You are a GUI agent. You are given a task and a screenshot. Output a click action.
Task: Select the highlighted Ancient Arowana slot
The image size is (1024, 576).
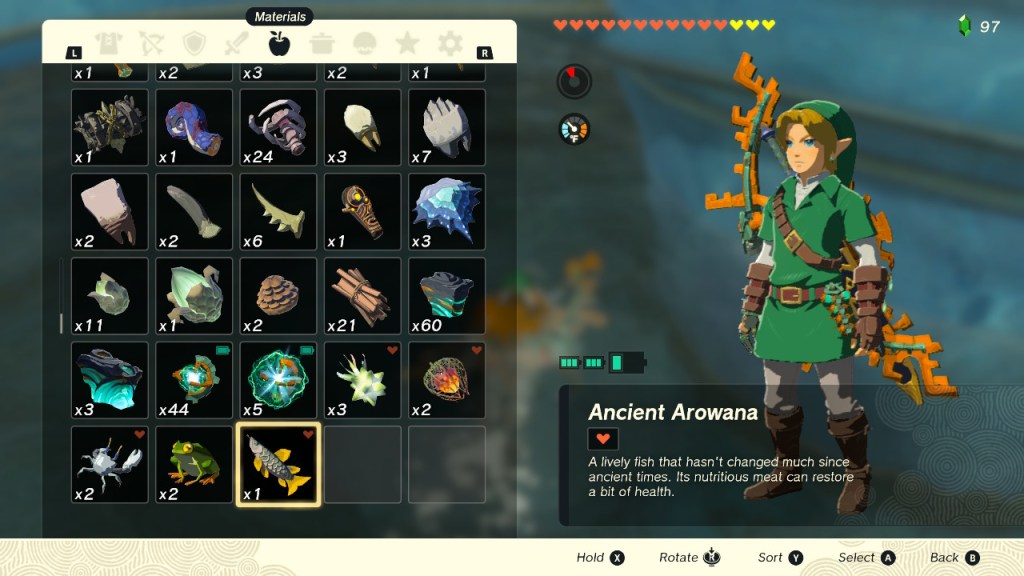click(279, 465)
